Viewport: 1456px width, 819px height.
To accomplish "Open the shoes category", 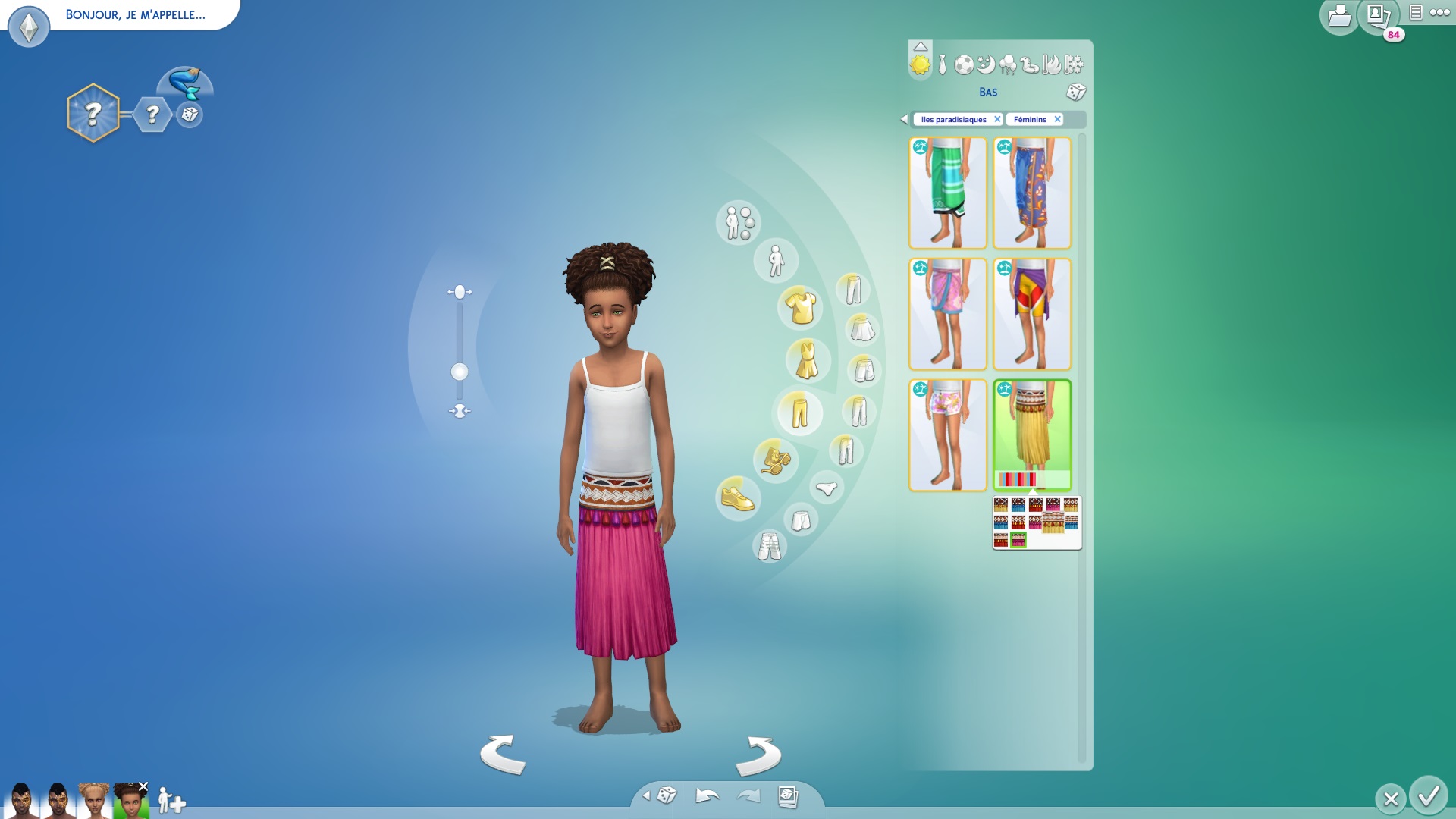I will point(737,498).
